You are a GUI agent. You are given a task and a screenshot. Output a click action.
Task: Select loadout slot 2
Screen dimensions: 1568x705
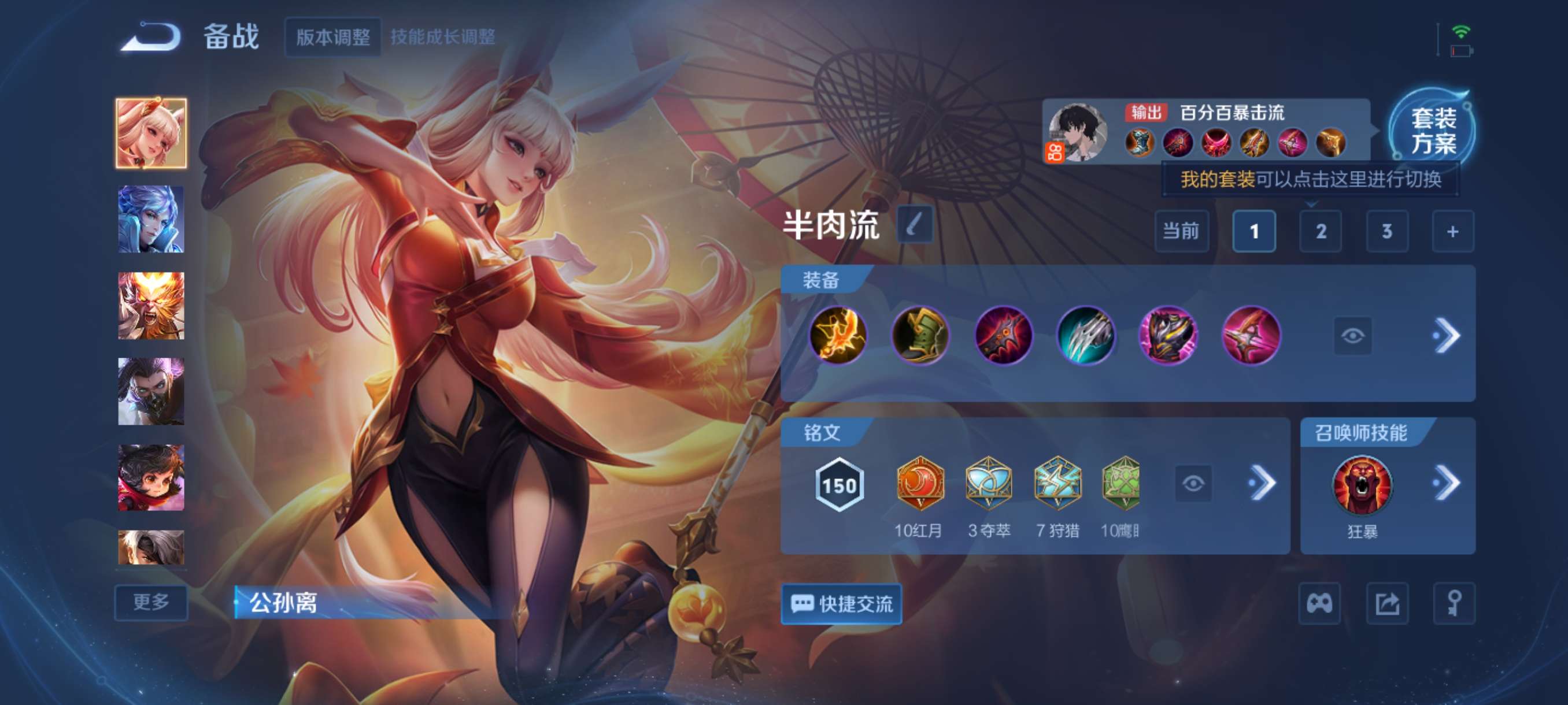pos(1321,231)
